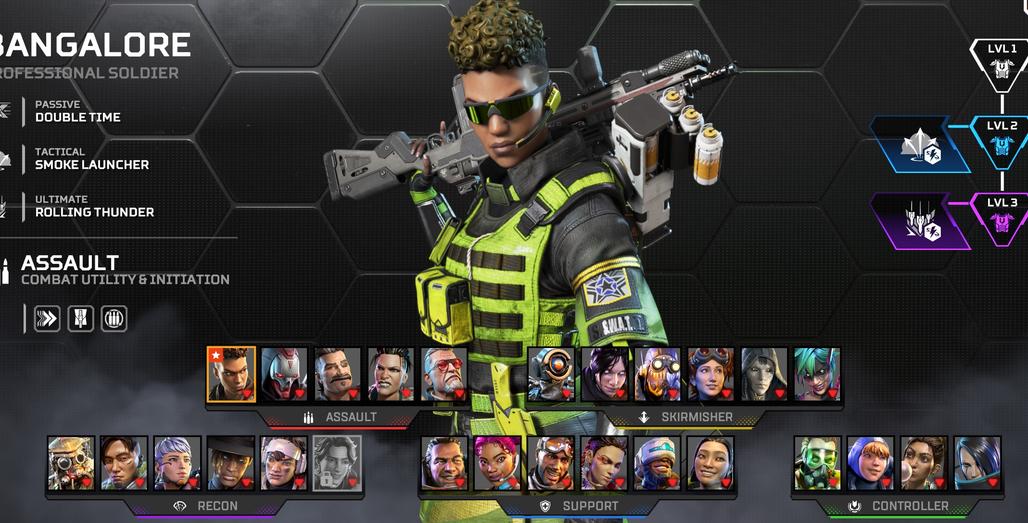Select the Horizon legend portrait
This screenshot has height=523, width=1028.
(711, 375)
